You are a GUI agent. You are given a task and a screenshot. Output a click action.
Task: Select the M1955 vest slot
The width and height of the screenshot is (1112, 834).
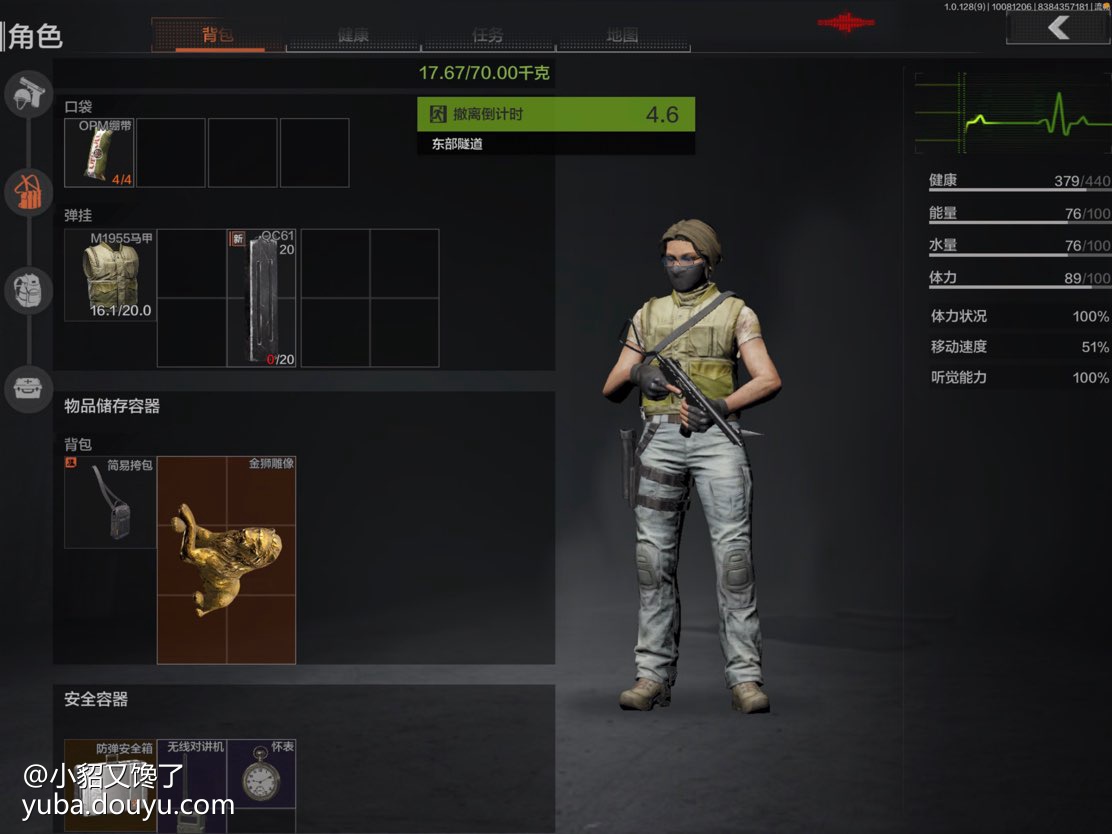coord(110,275)
